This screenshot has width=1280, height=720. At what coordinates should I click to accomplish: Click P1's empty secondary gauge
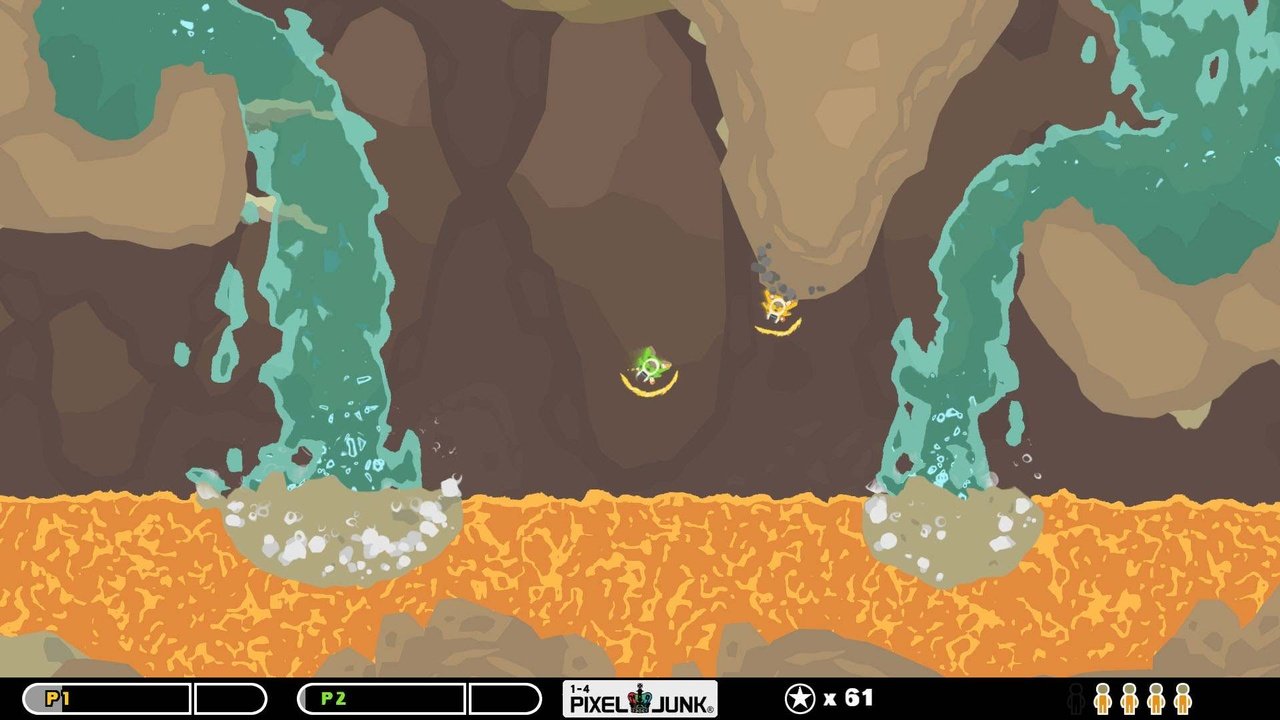click(228, 699)
